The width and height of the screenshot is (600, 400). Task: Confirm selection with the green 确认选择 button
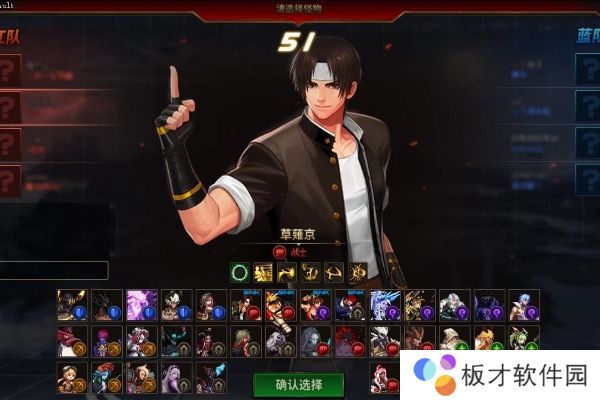pyautogui.click(x=298, y=383)
